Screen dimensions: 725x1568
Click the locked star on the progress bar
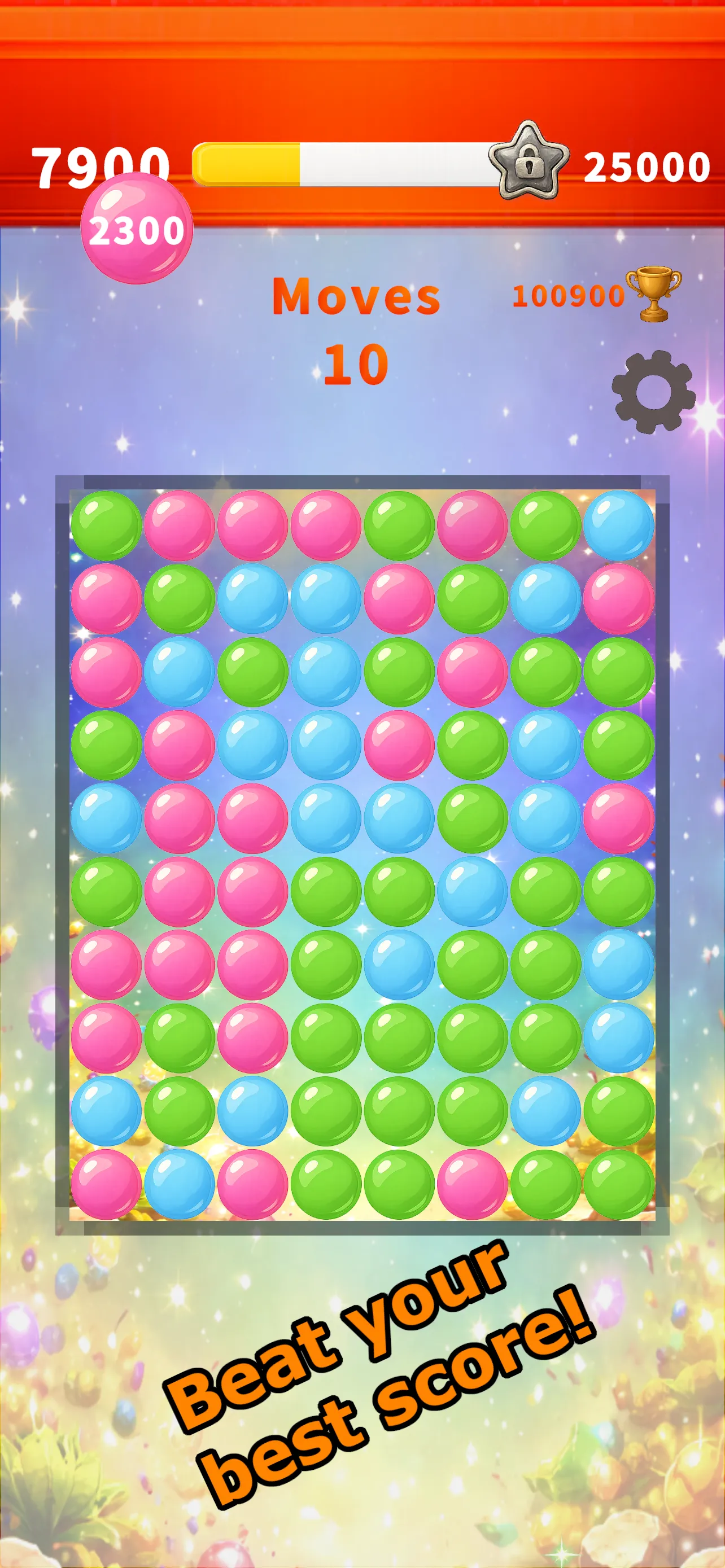(x=527, y=164)
